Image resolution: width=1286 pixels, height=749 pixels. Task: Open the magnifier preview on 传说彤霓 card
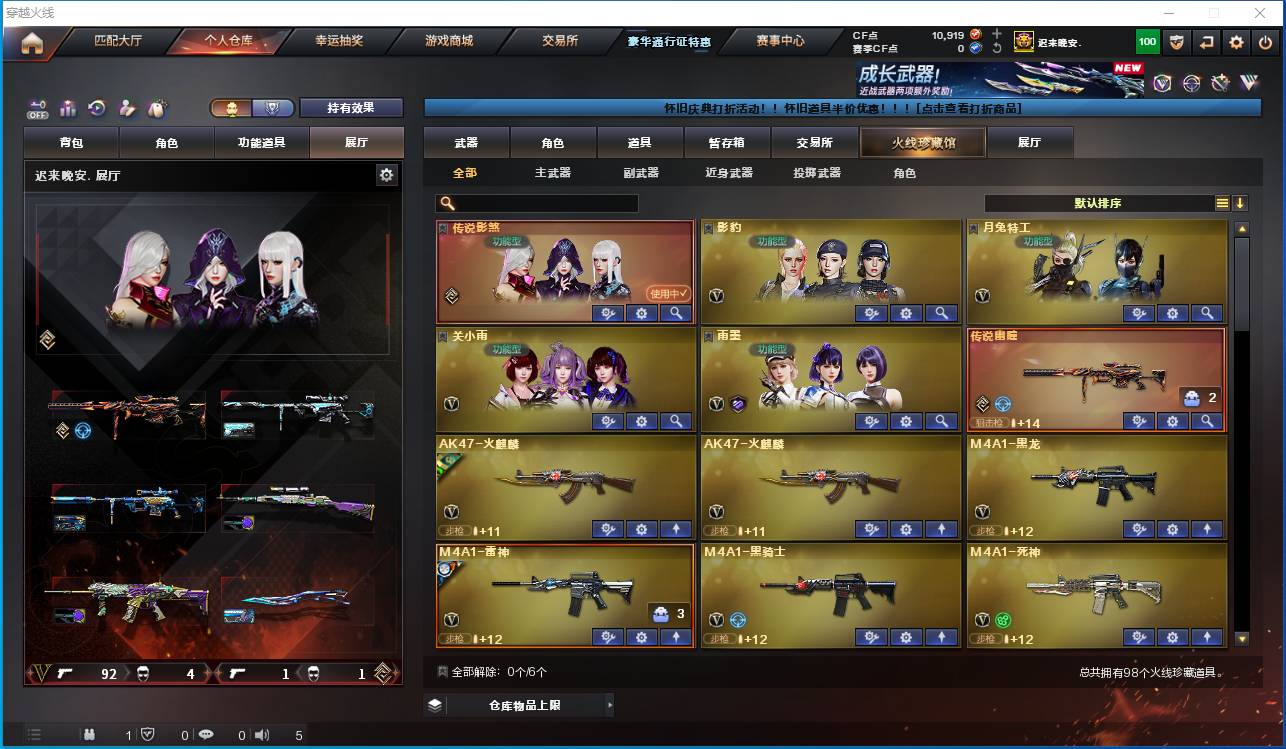coord(677,313)
